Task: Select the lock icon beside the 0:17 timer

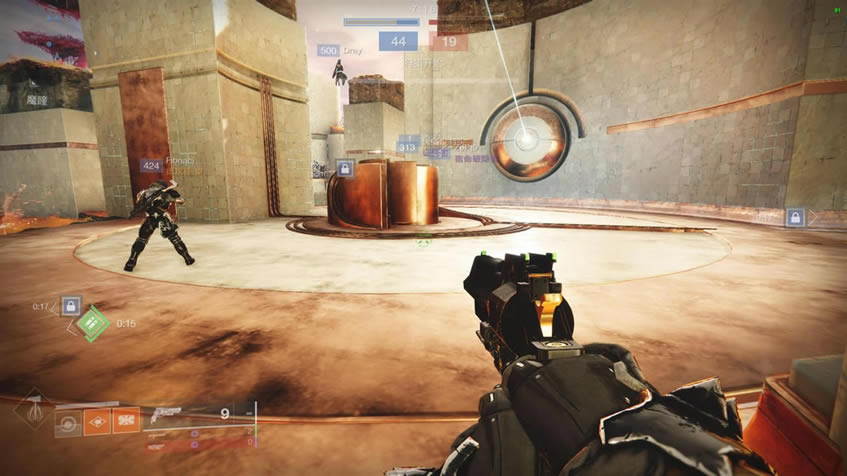Action: click(x=71, y=306)
